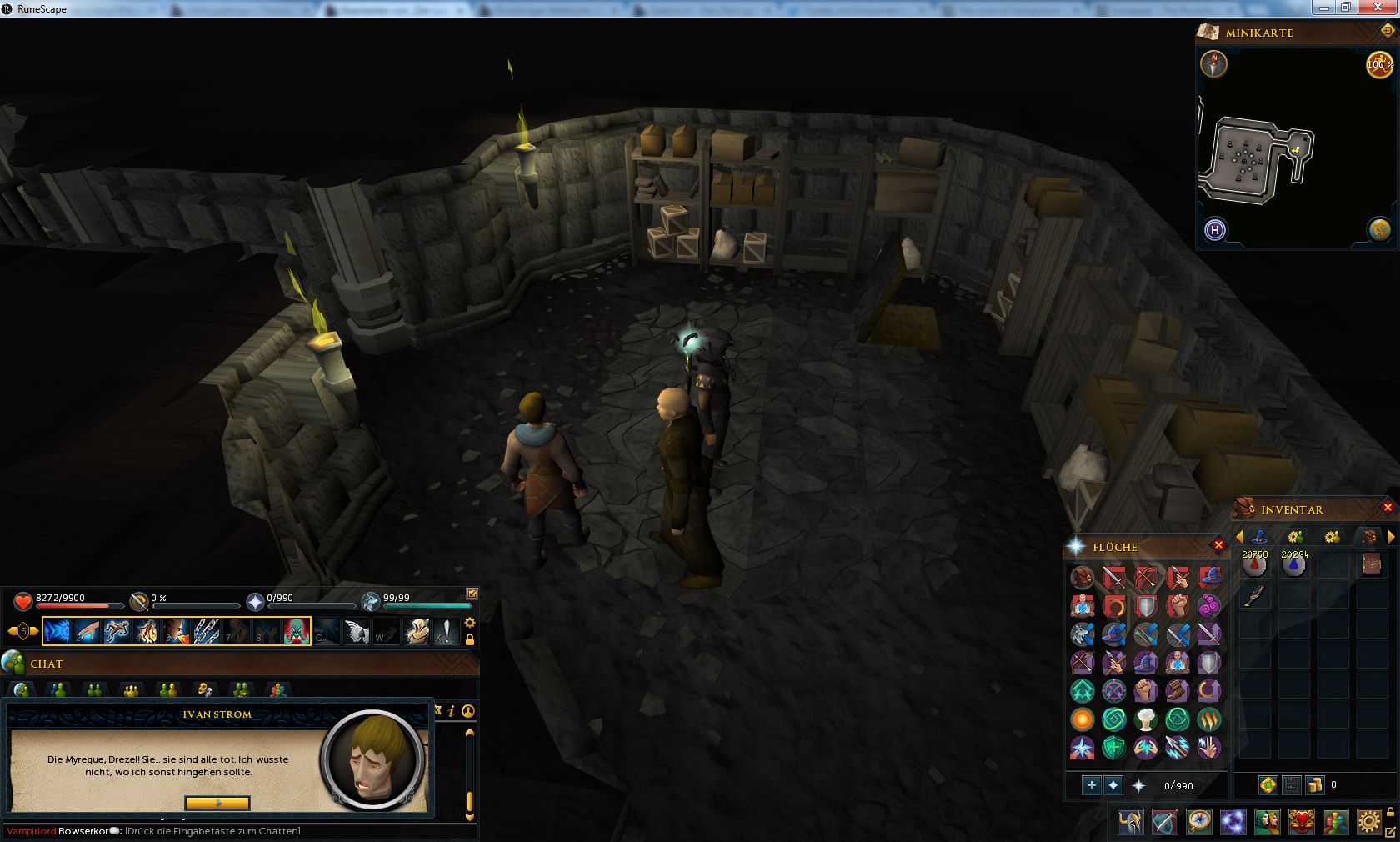Use the chain ability in action bar
The height and width of the screenshot is (842, 1400).
pos(207,631)
